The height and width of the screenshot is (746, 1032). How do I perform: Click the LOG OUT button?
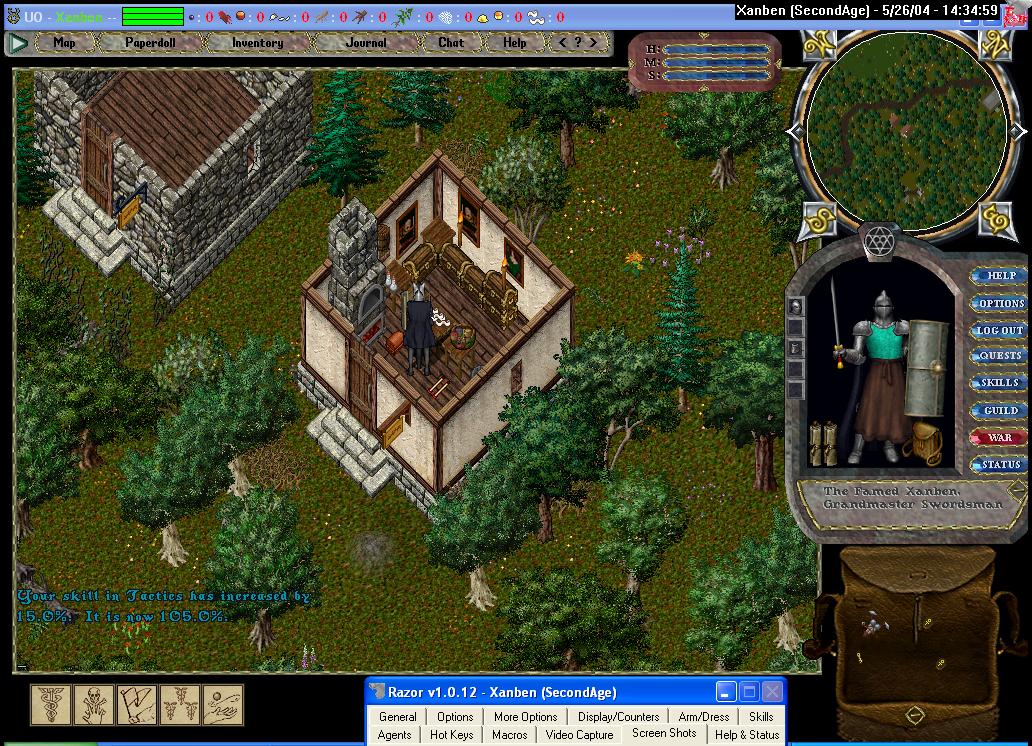[x=1000, y=330]
